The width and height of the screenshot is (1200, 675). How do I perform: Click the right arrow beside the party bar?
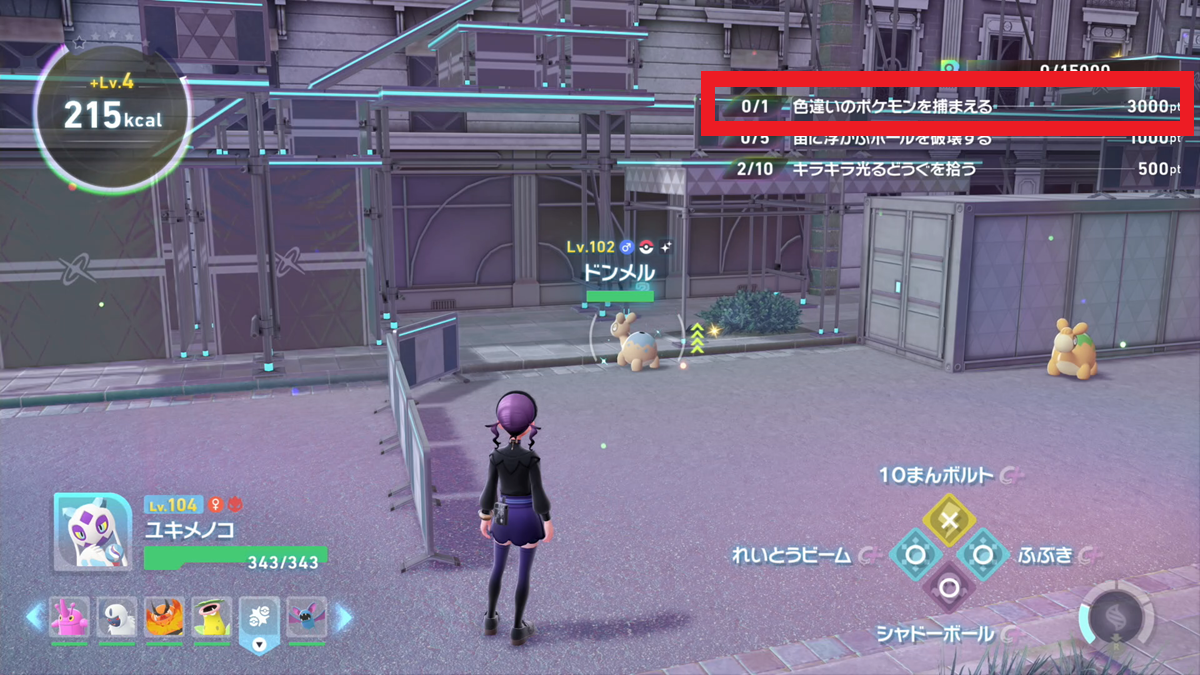point(343,618)
